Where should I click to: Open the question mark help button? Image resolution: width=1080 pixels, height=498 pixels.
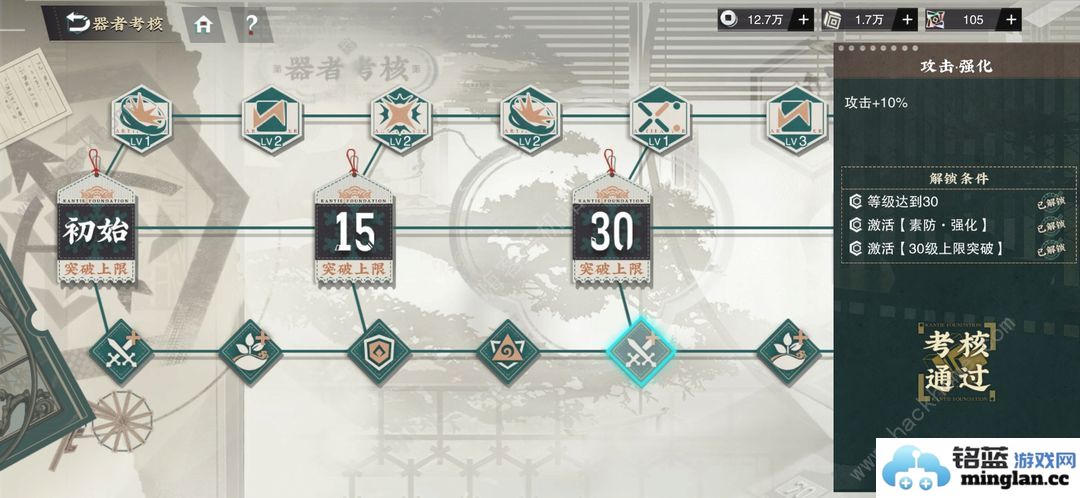[251, 24]
